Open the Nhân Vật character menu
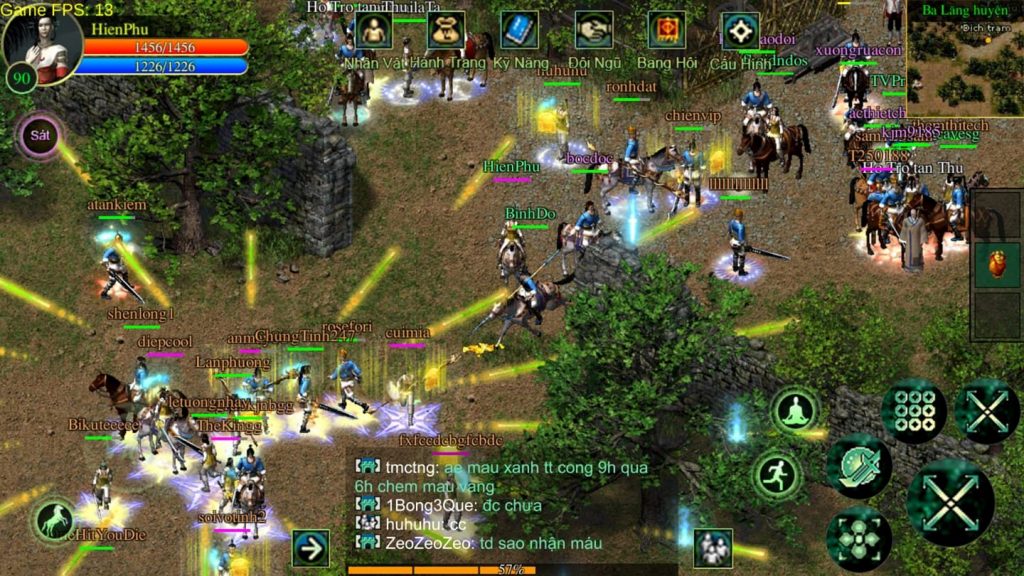Viewport: 1024px width, 576px height. pos(373,31)
